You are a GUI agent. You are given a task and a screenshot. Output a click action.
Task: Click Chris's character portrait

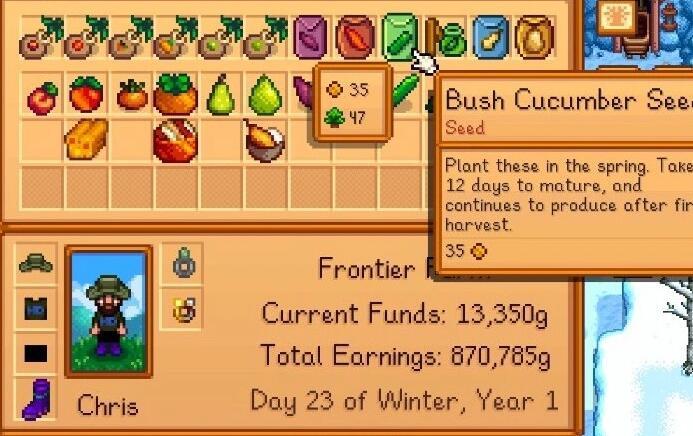point(108,310)
